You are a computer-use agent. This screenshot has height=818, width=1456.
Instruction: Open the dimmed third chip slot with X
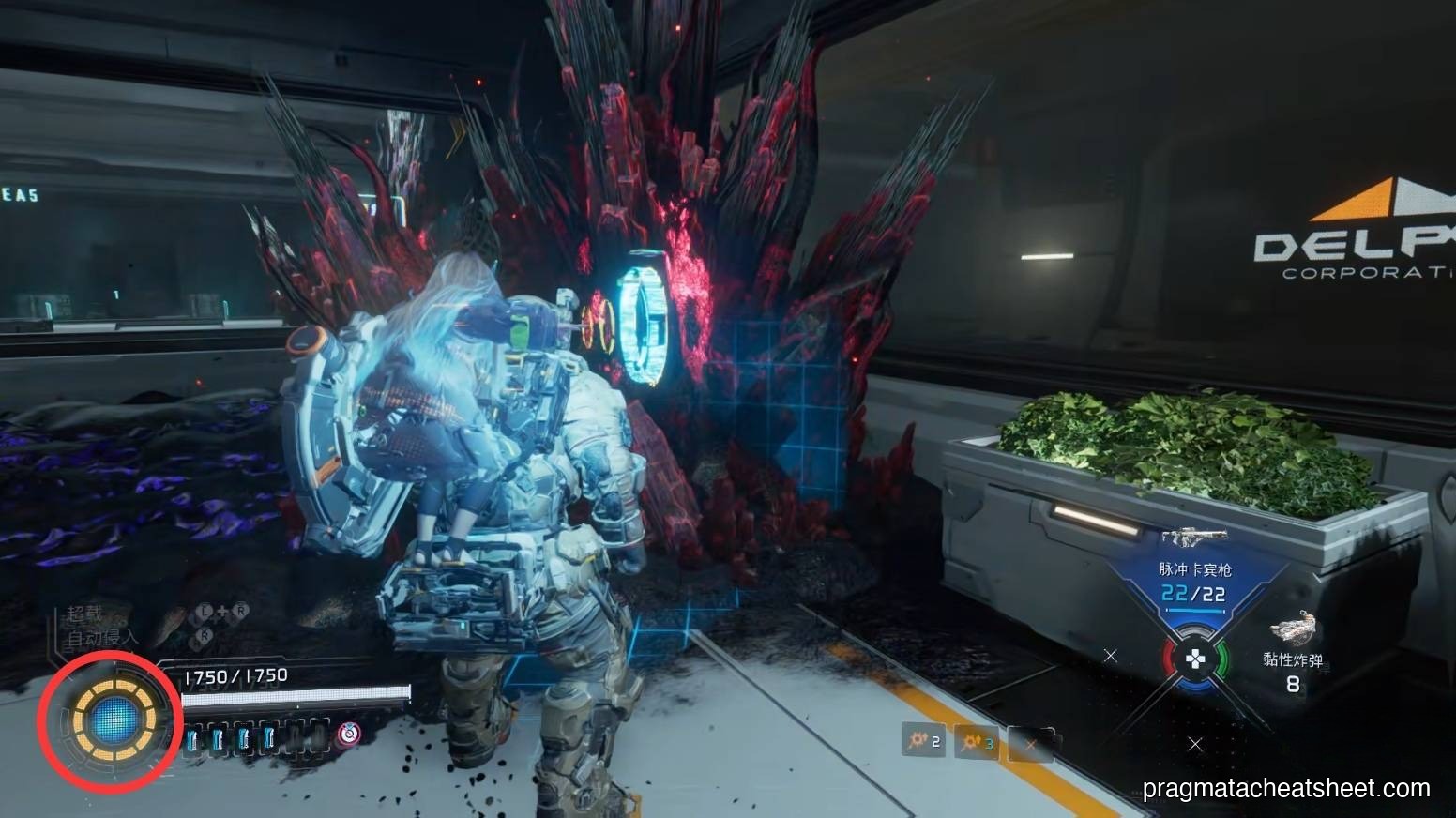(x=1032, y=744)
